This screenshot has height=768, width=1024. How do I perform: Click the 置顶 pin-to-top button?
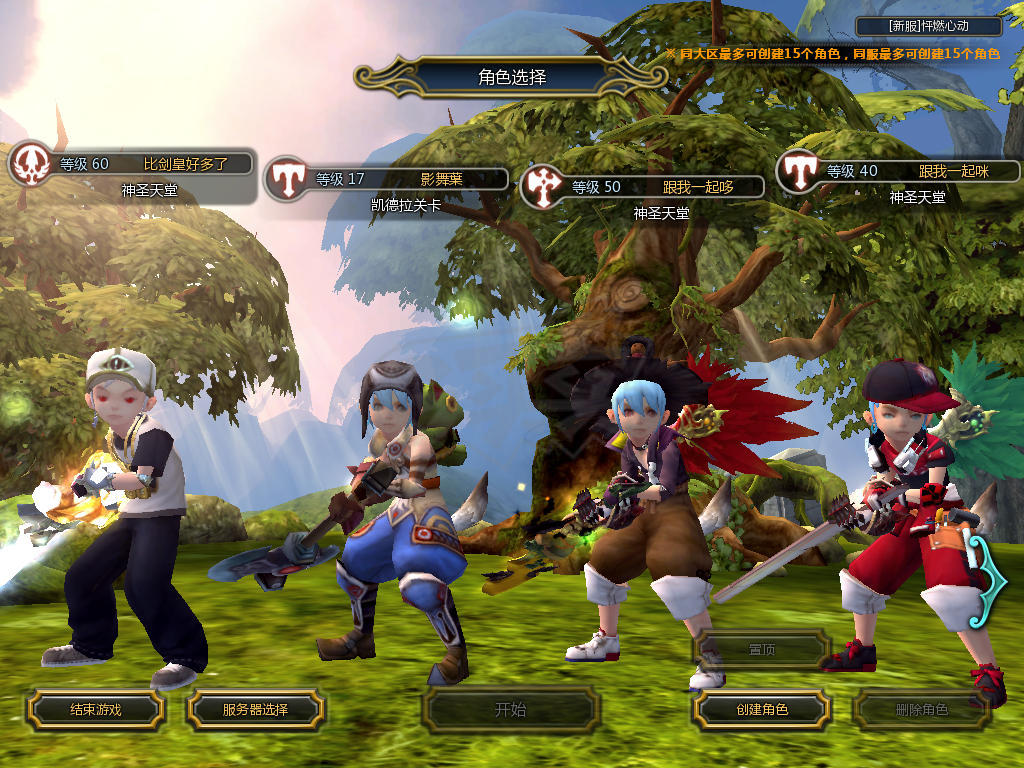pos(762,649)
